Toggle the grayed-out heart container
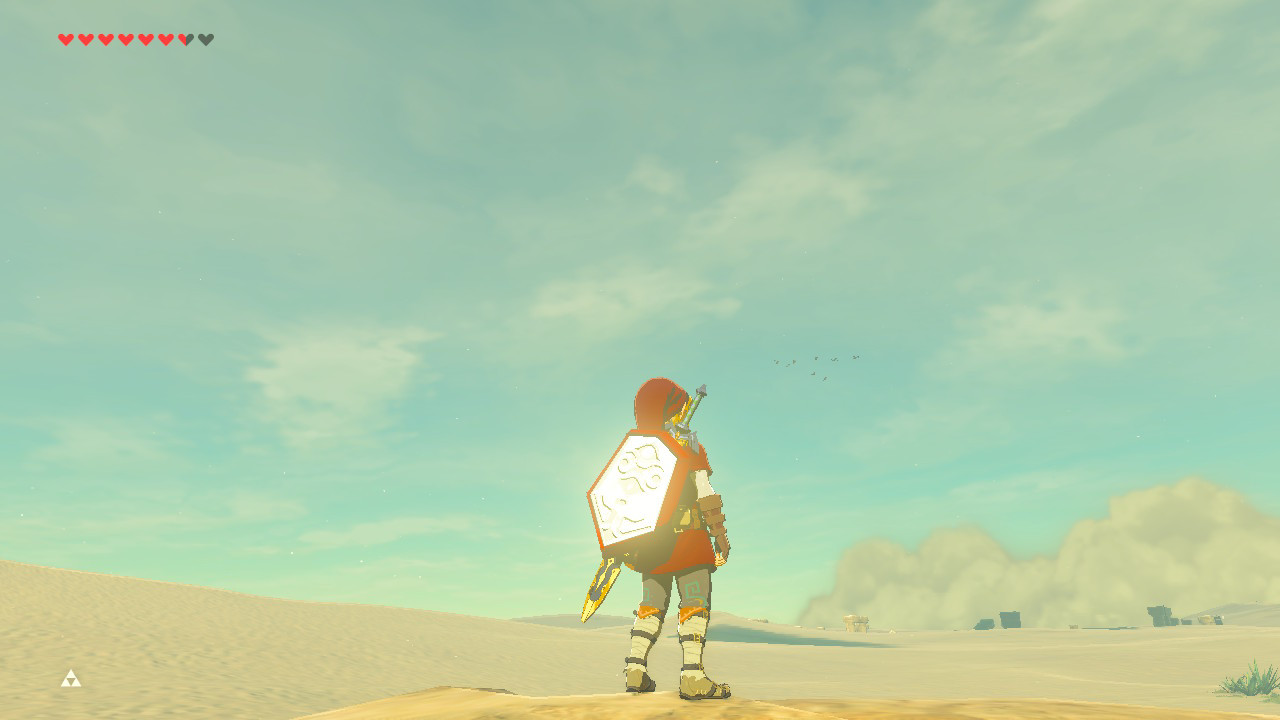Screen dimensions: 1280x720 click(x=205, y=39)
